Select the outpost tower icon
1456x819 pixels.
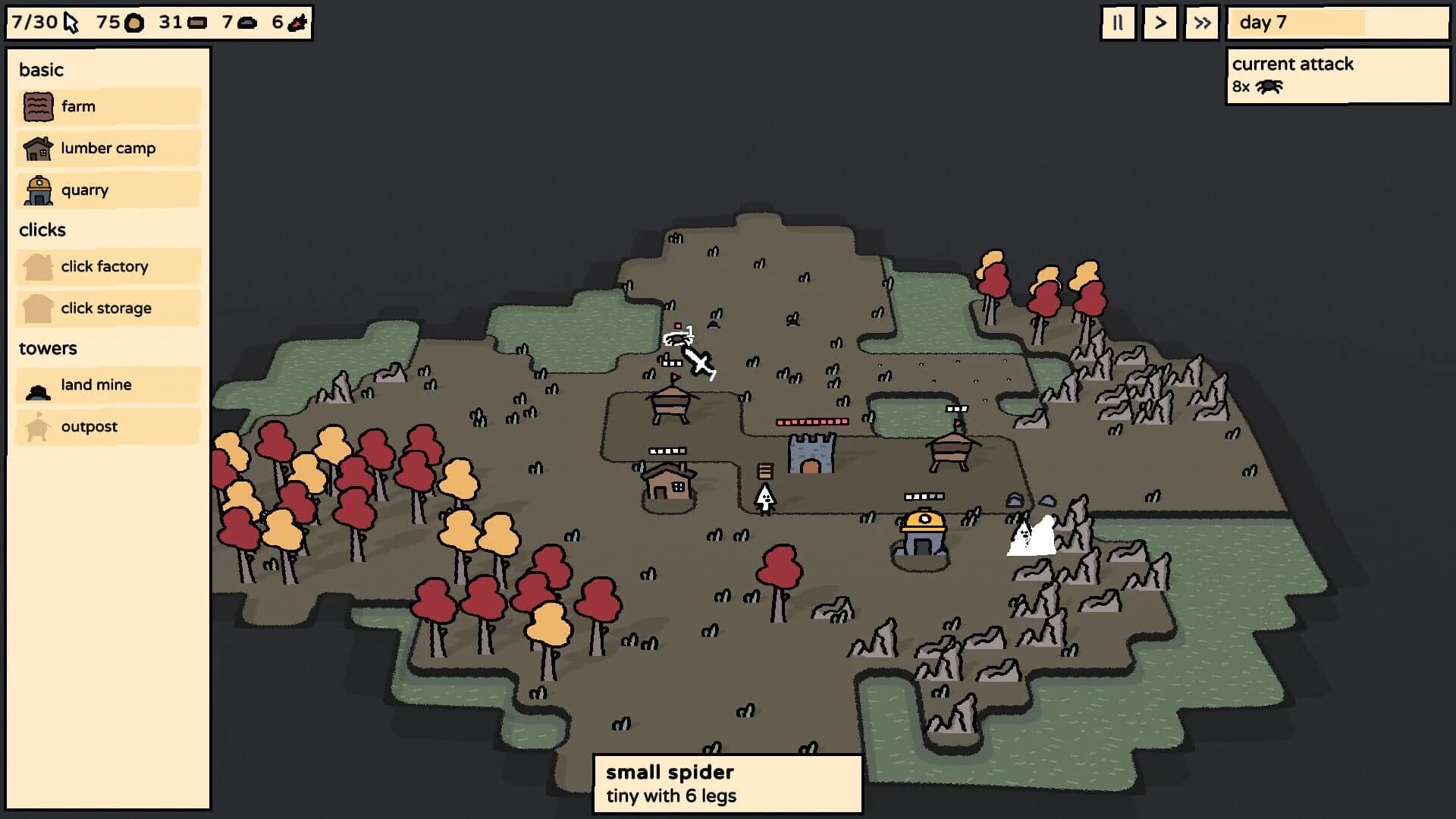click(36, 426)
